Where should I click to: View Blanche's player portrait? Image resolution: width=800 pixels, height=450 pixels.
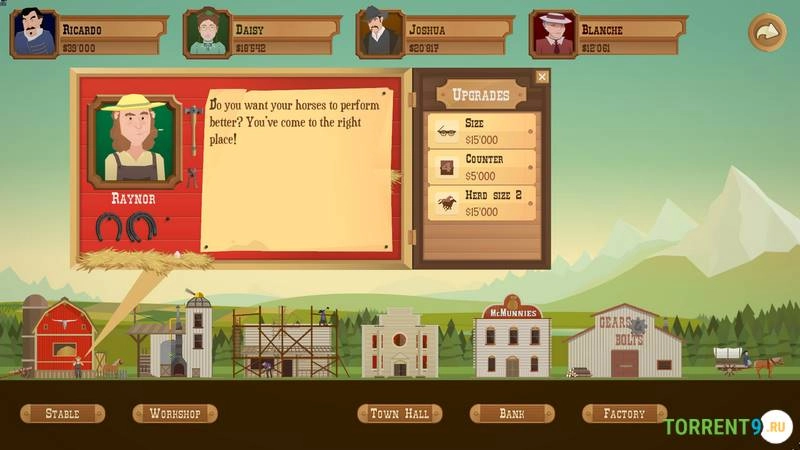pyautogui.click(x=553, y=33)
